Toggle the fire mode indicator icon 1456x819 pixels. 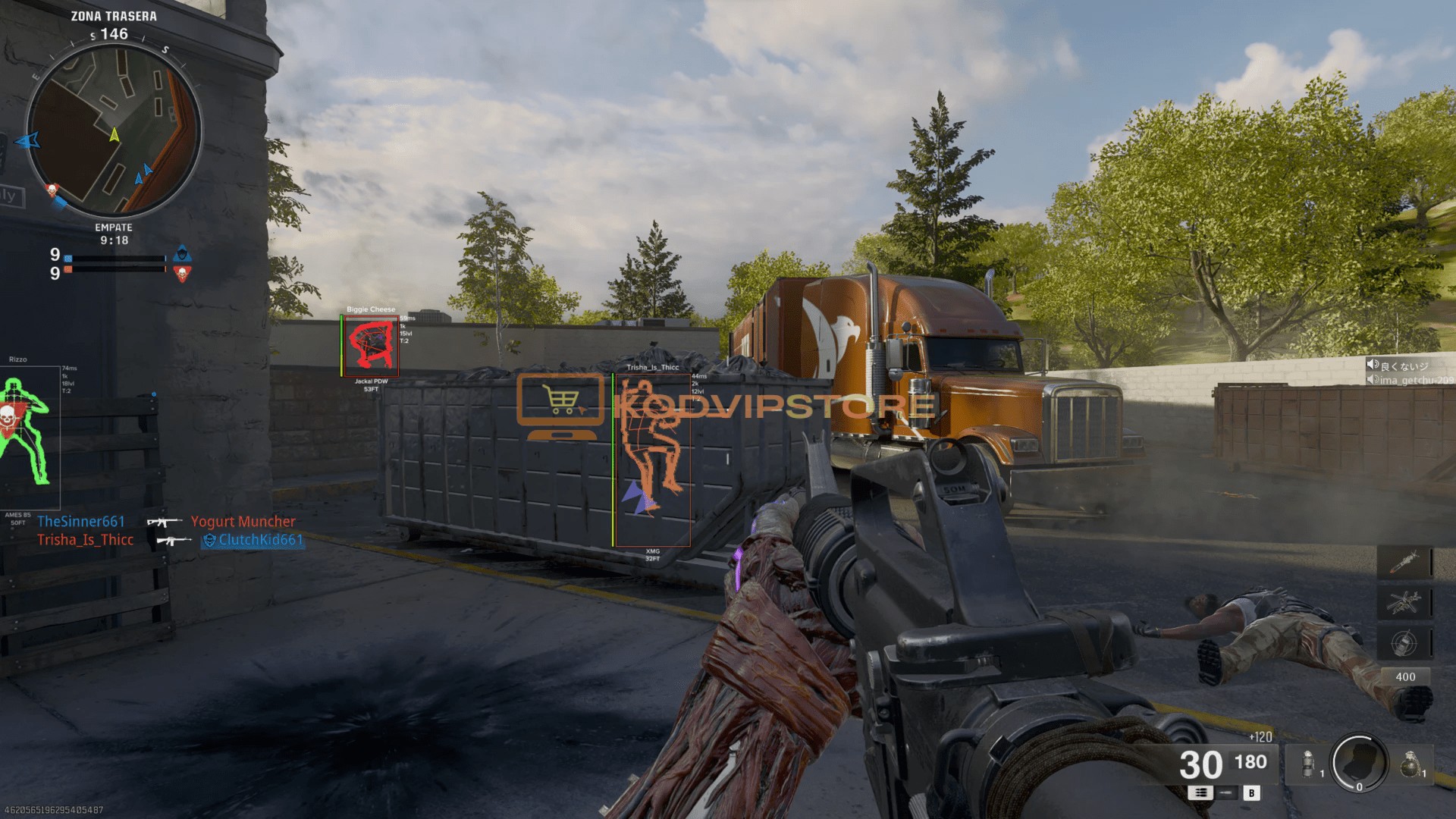click(x=1200, y=792)
